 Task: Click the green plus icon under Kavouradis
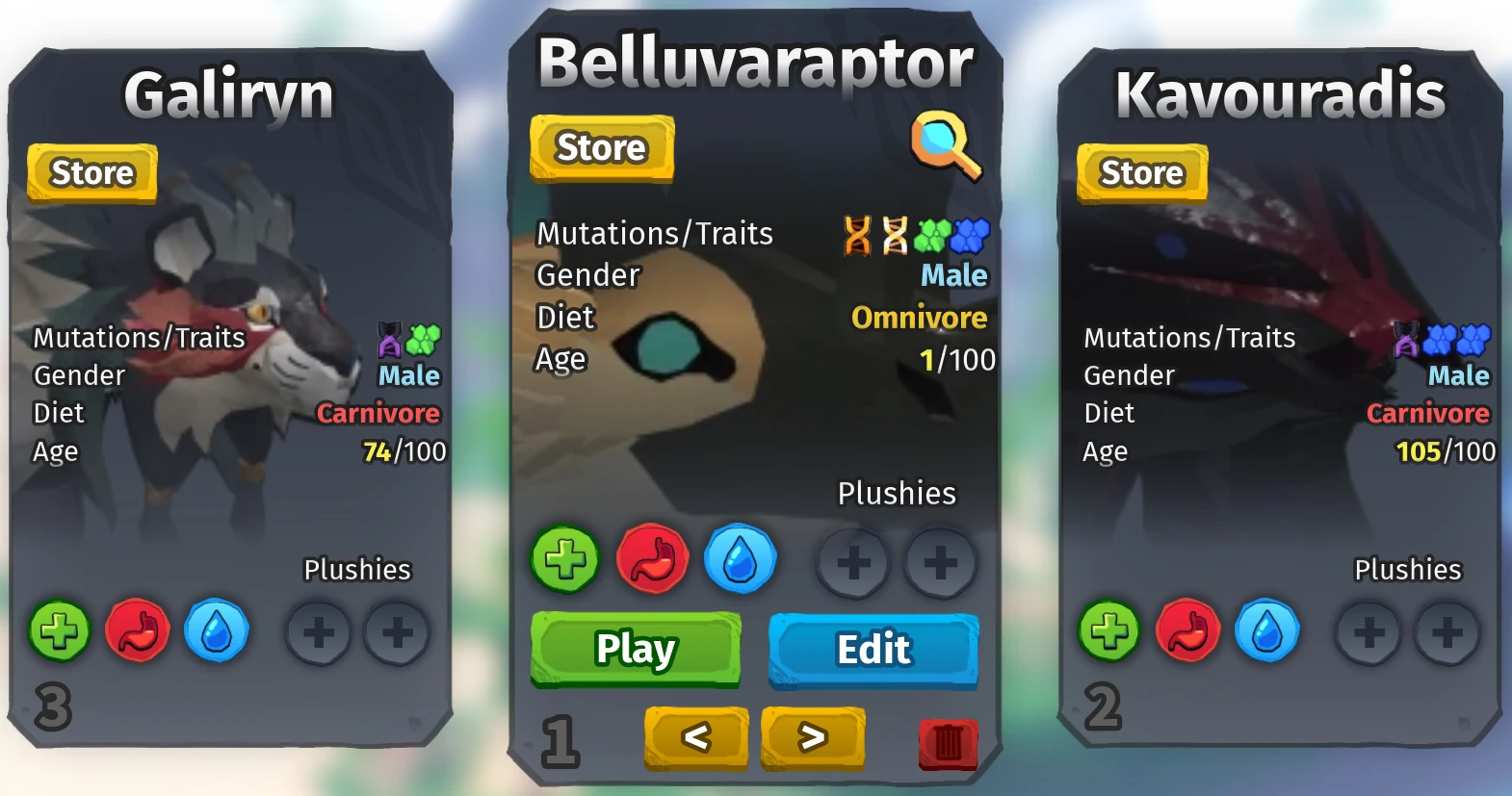coord(1109,630)
